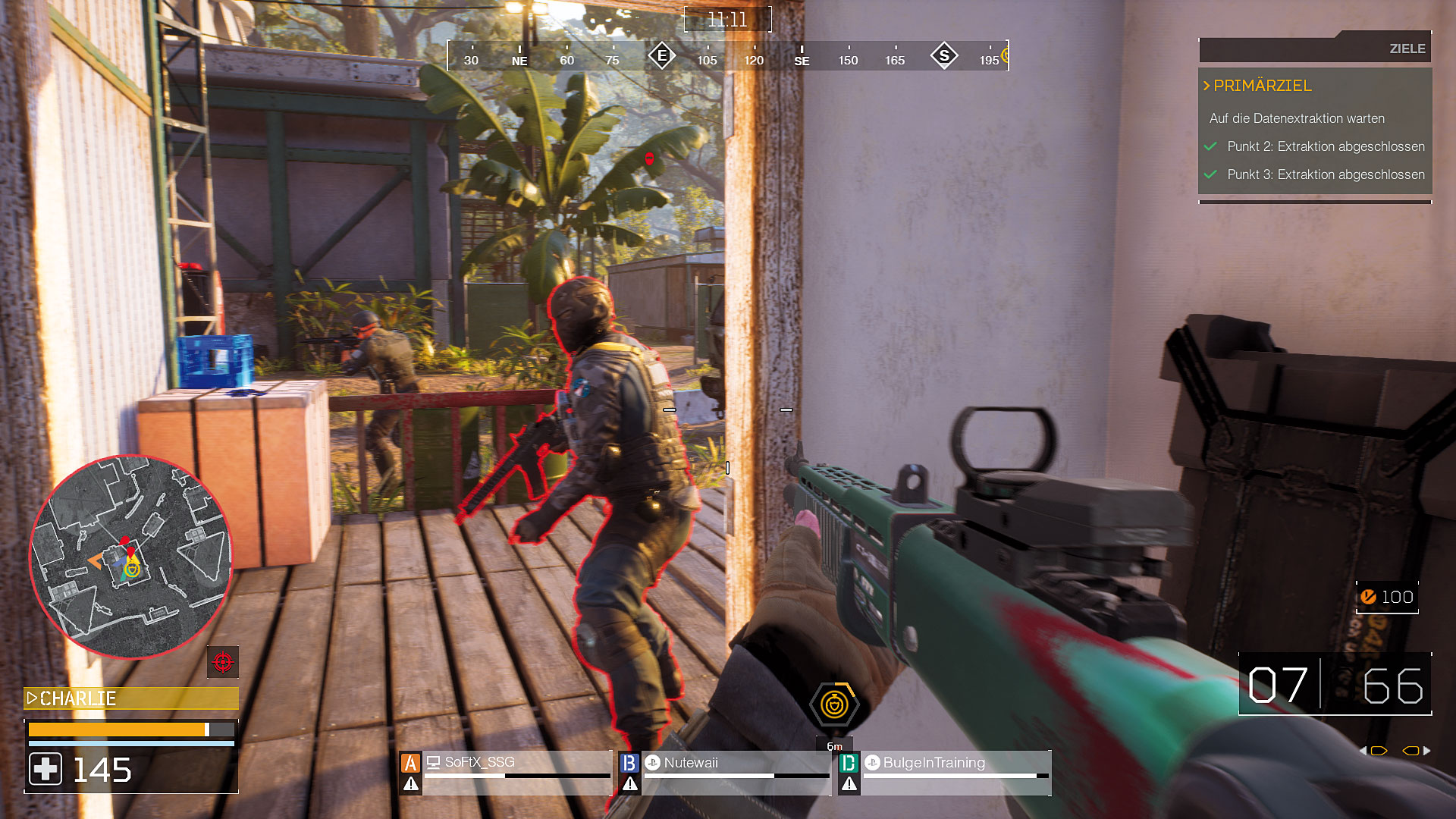Click the yellow hexagon objective marker
Screen dimensions: 1456x819
point(834,705)
